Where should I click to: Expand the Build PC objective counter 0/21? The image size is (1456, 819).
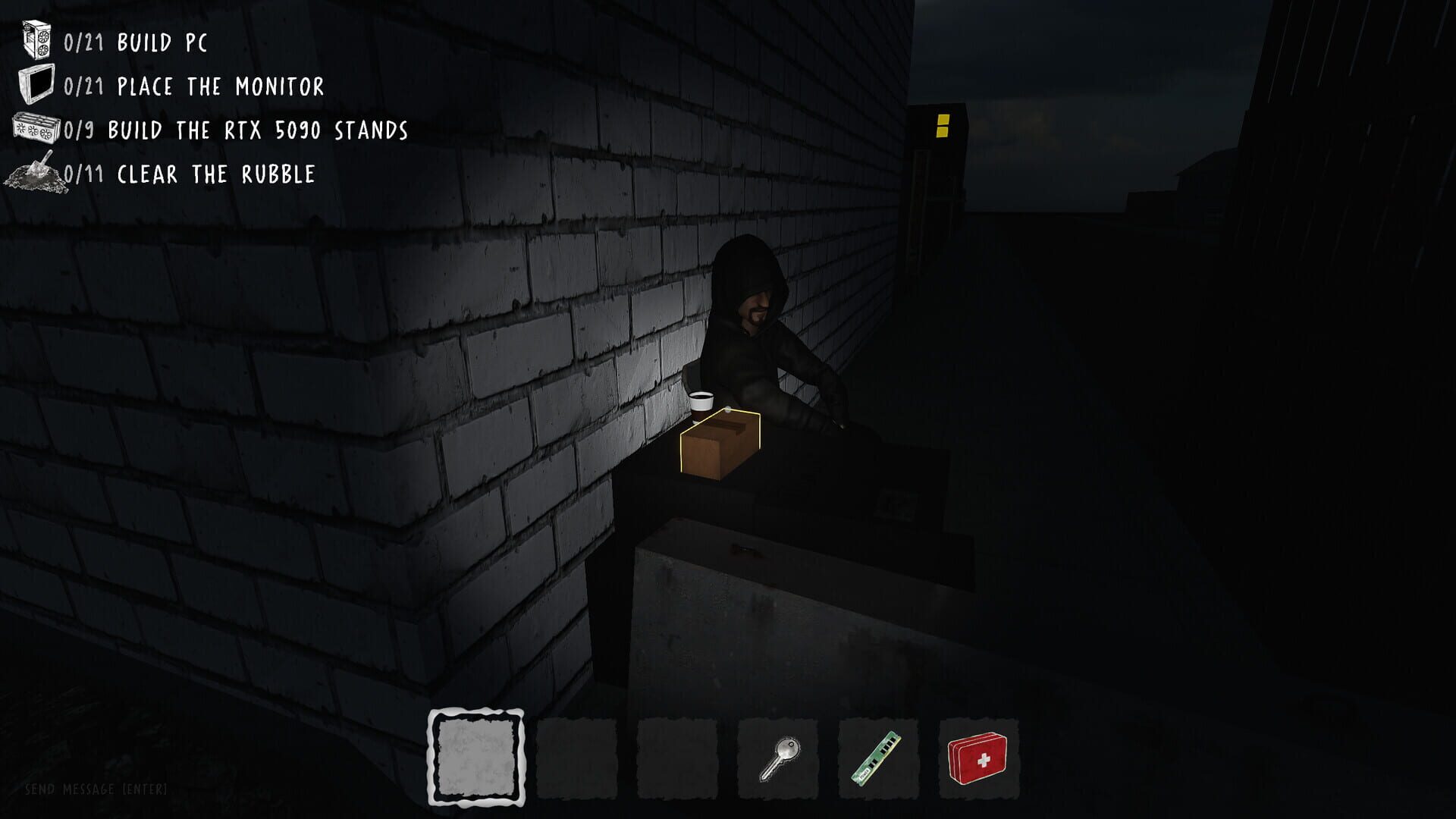[83, 42]
